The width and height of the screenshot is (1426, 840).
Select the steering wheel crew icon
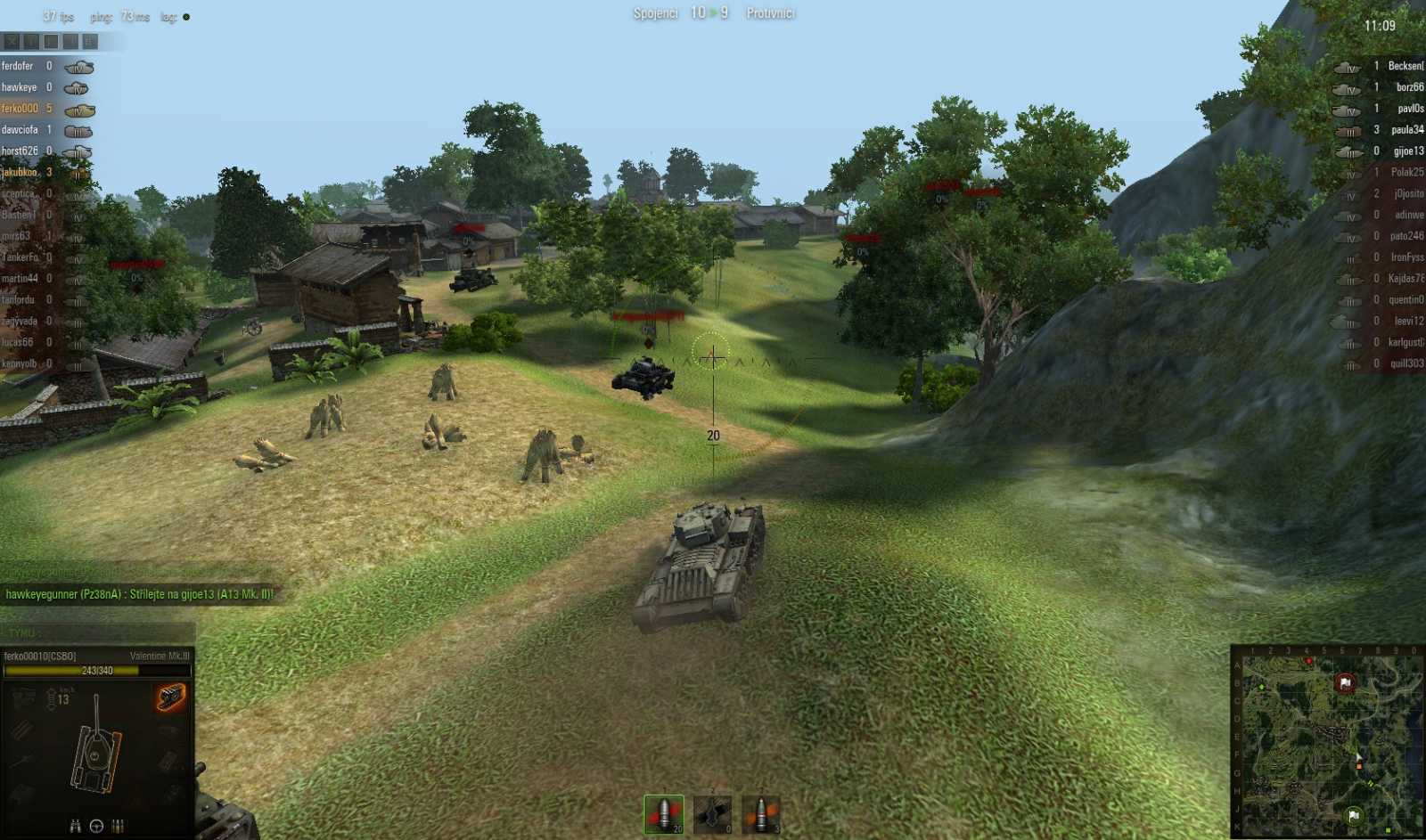[x=95, y=826]
